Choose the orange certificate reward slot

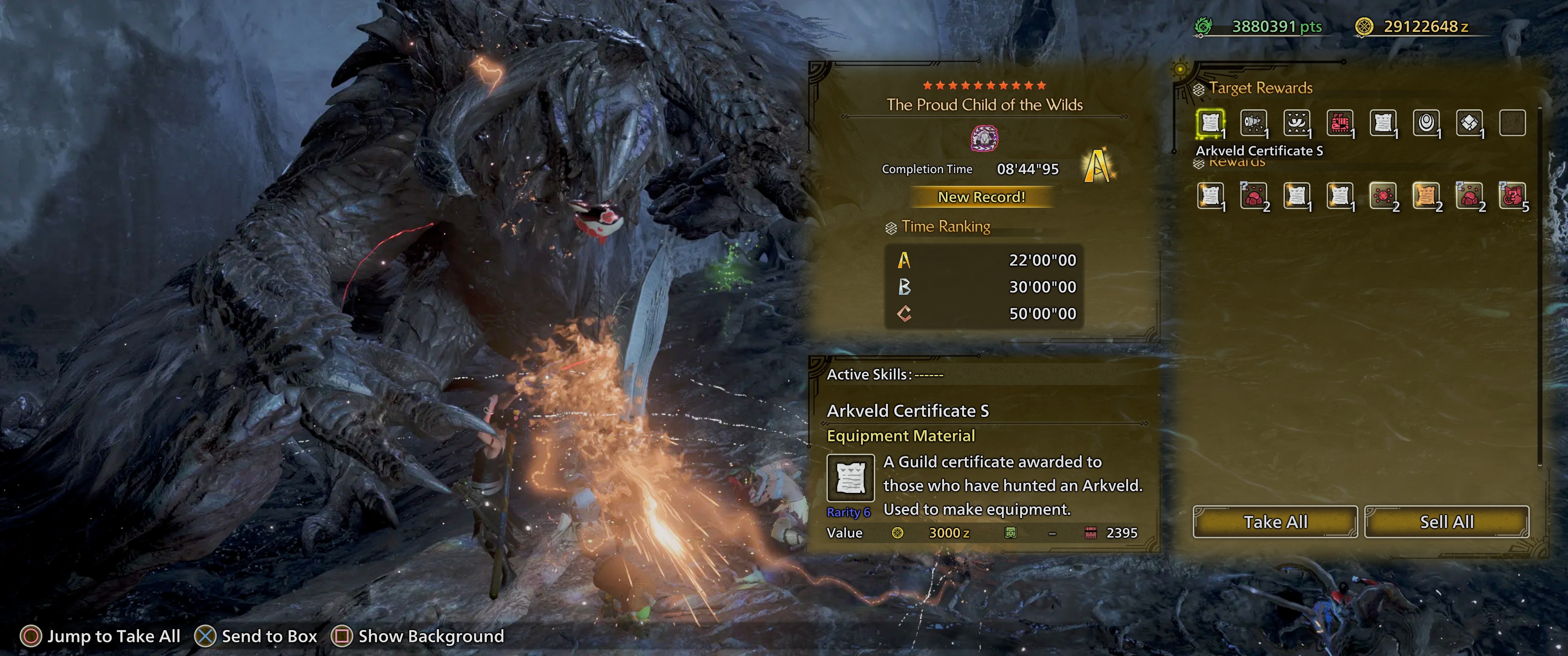1426,196
